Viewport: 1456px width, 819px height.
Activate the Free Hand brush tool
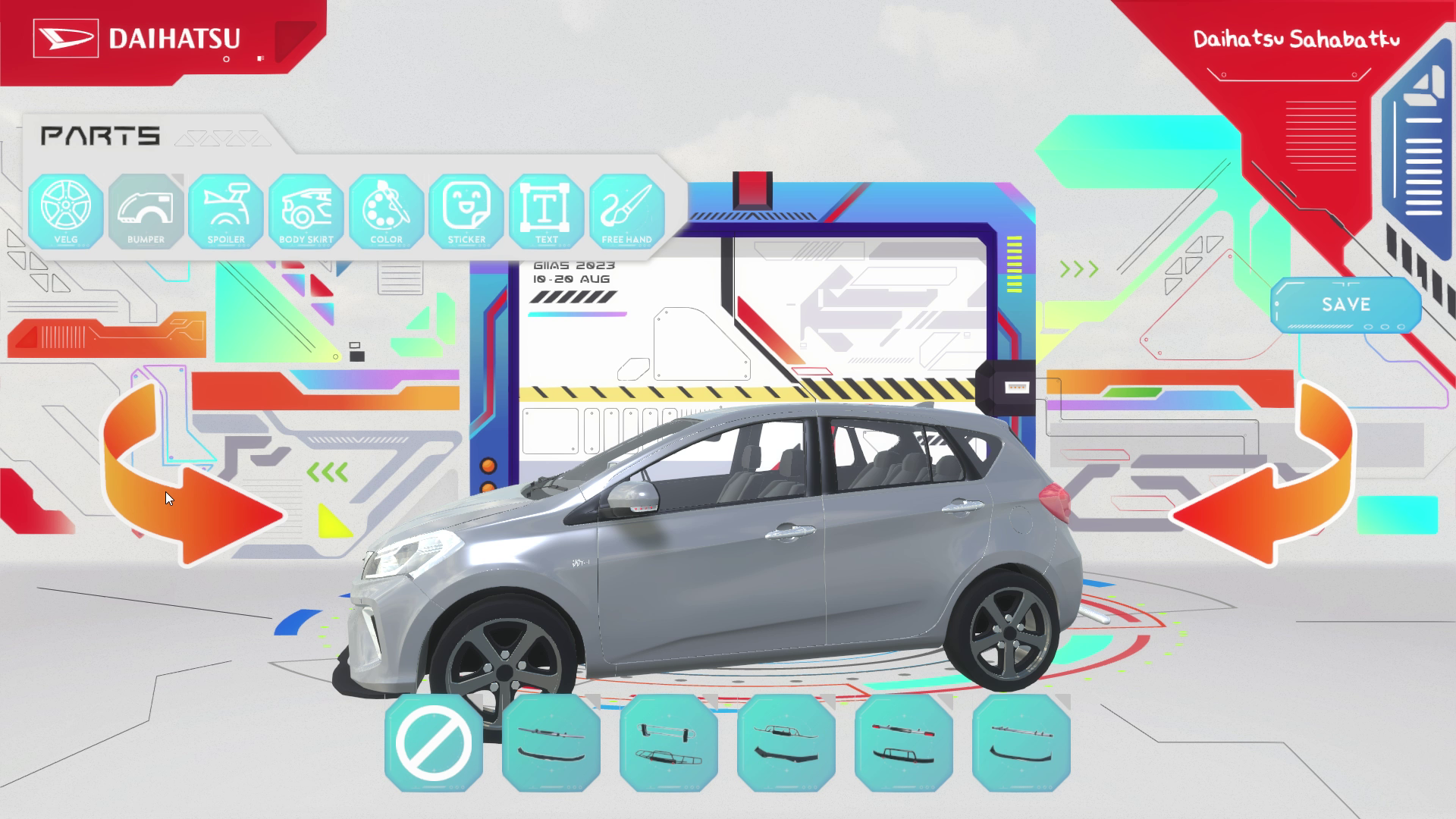[x=627, y=211]
